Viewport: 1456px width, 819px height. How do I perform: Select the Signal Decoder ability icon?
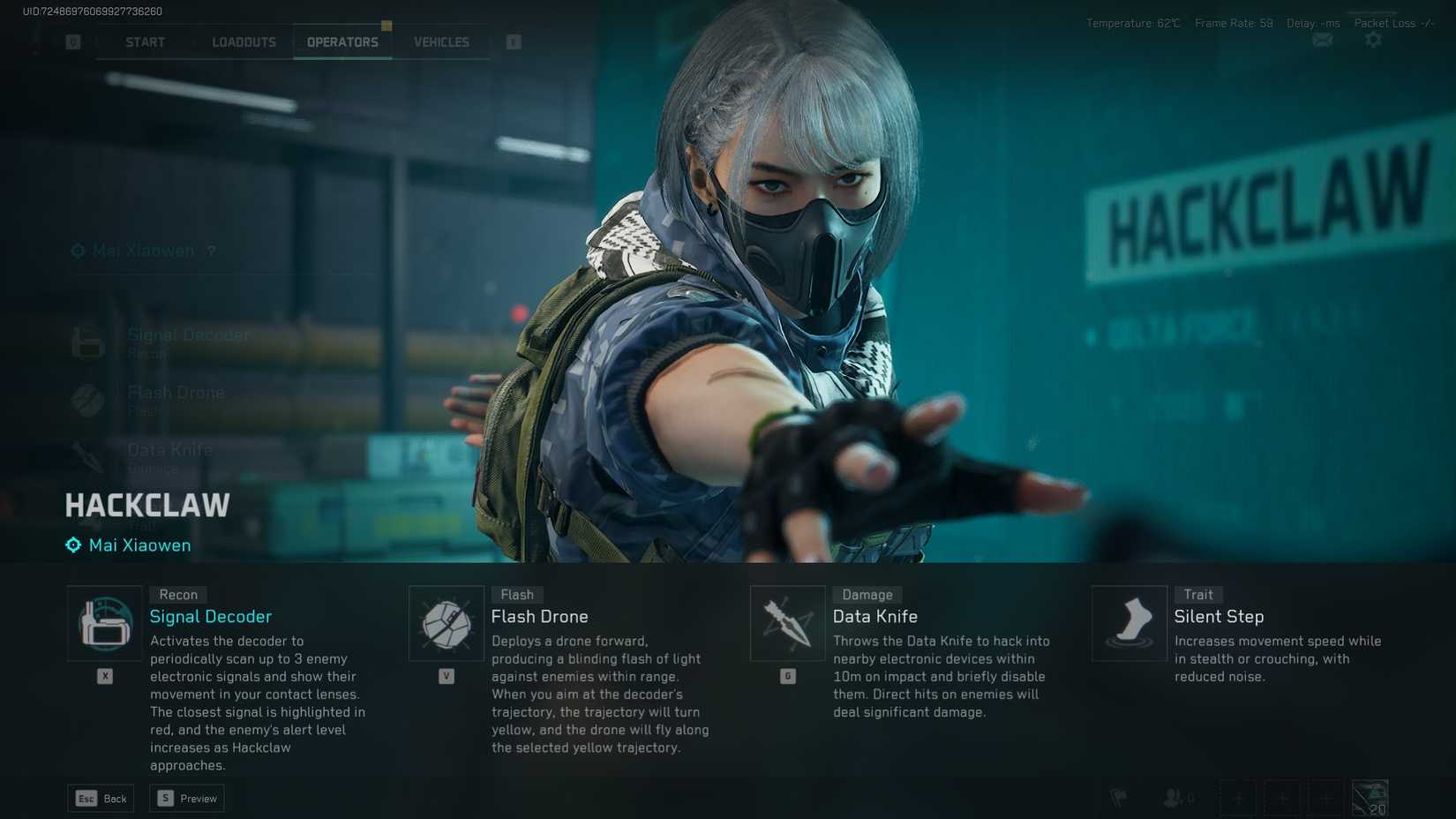click(x=104, y=622)
